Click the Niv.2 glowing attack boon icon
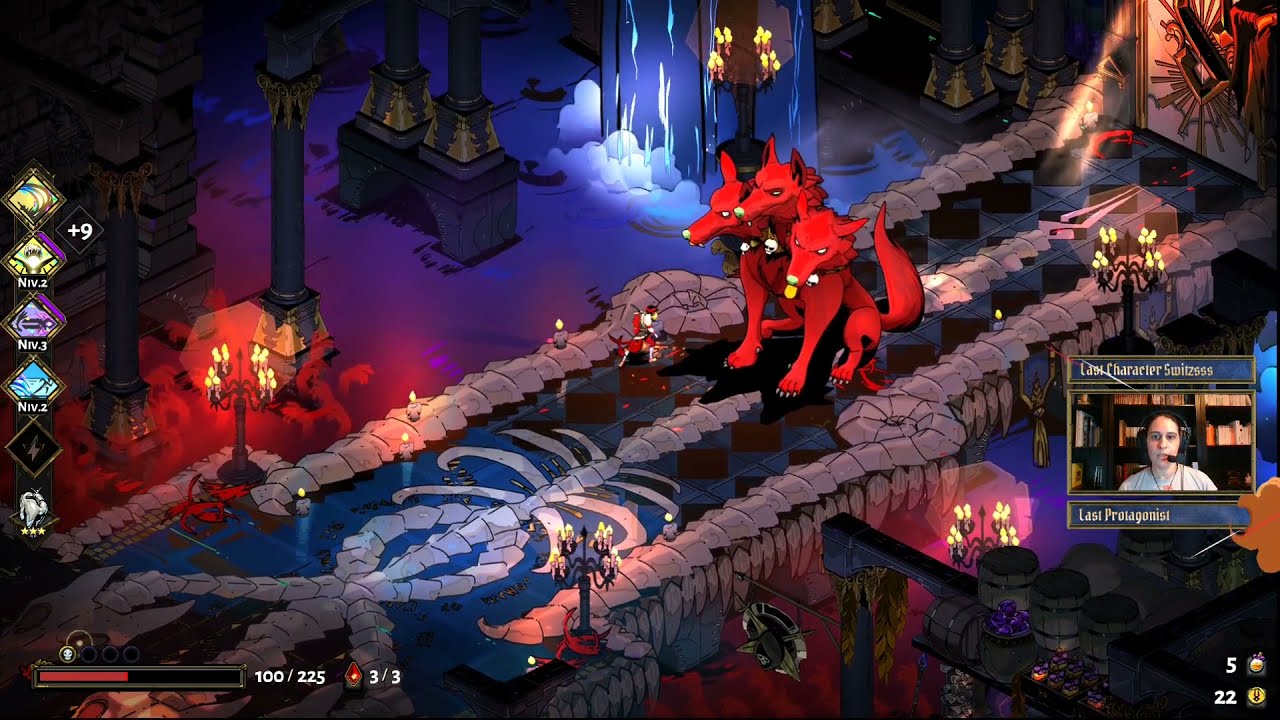The width and height of the screenshot is (1280, 720). 33,258
